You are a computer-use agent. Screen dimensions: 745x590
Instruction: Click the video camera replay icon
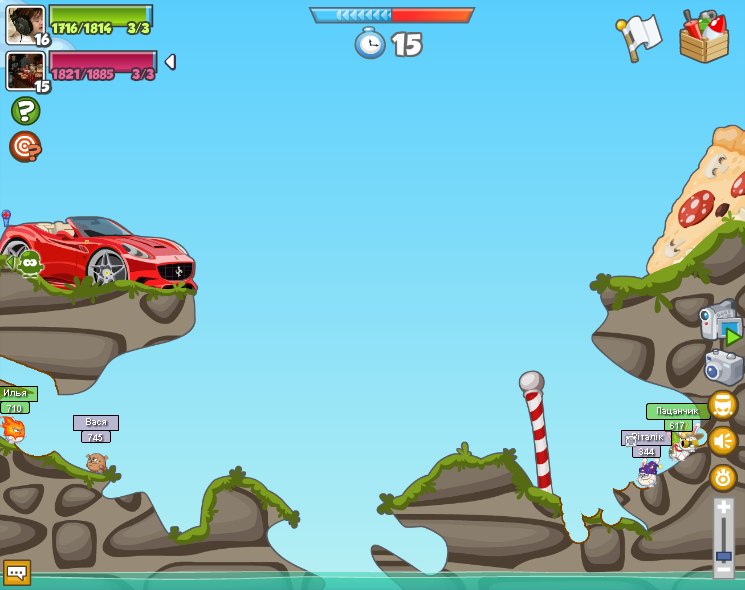(720, 323)
